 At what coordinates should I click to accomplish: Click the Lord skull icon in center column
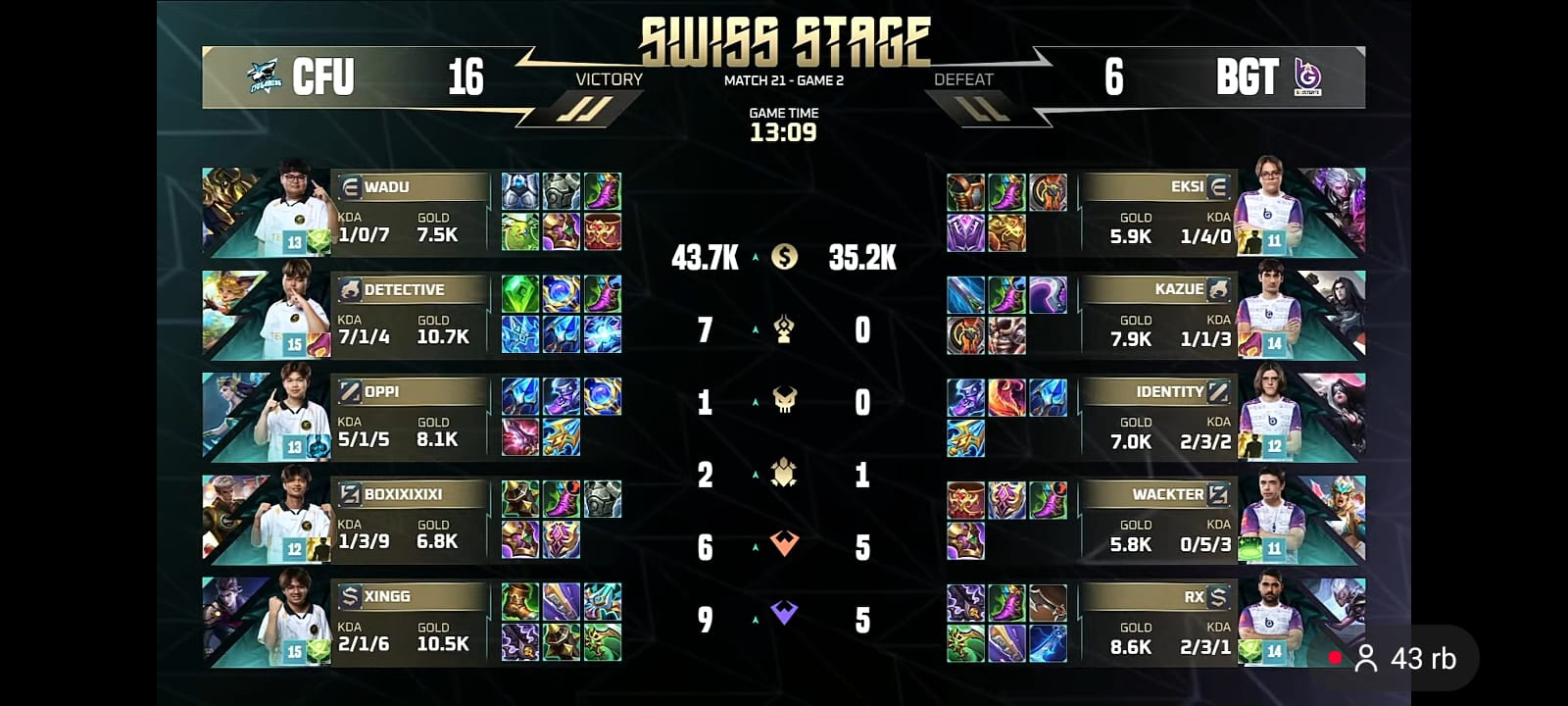tap(784, 402)
